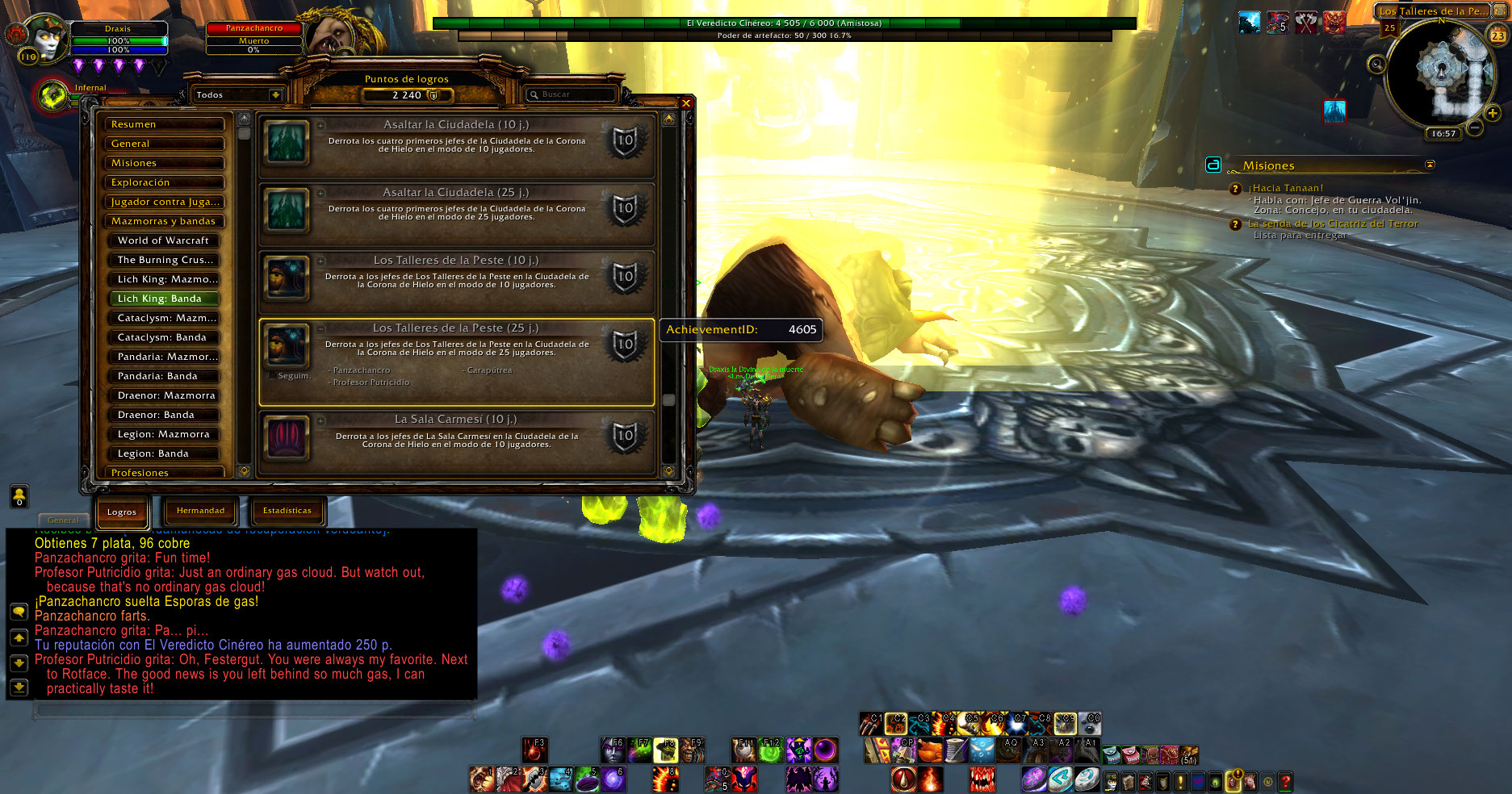Close the achievements window
1512x794 pixels.
[685, 103]
